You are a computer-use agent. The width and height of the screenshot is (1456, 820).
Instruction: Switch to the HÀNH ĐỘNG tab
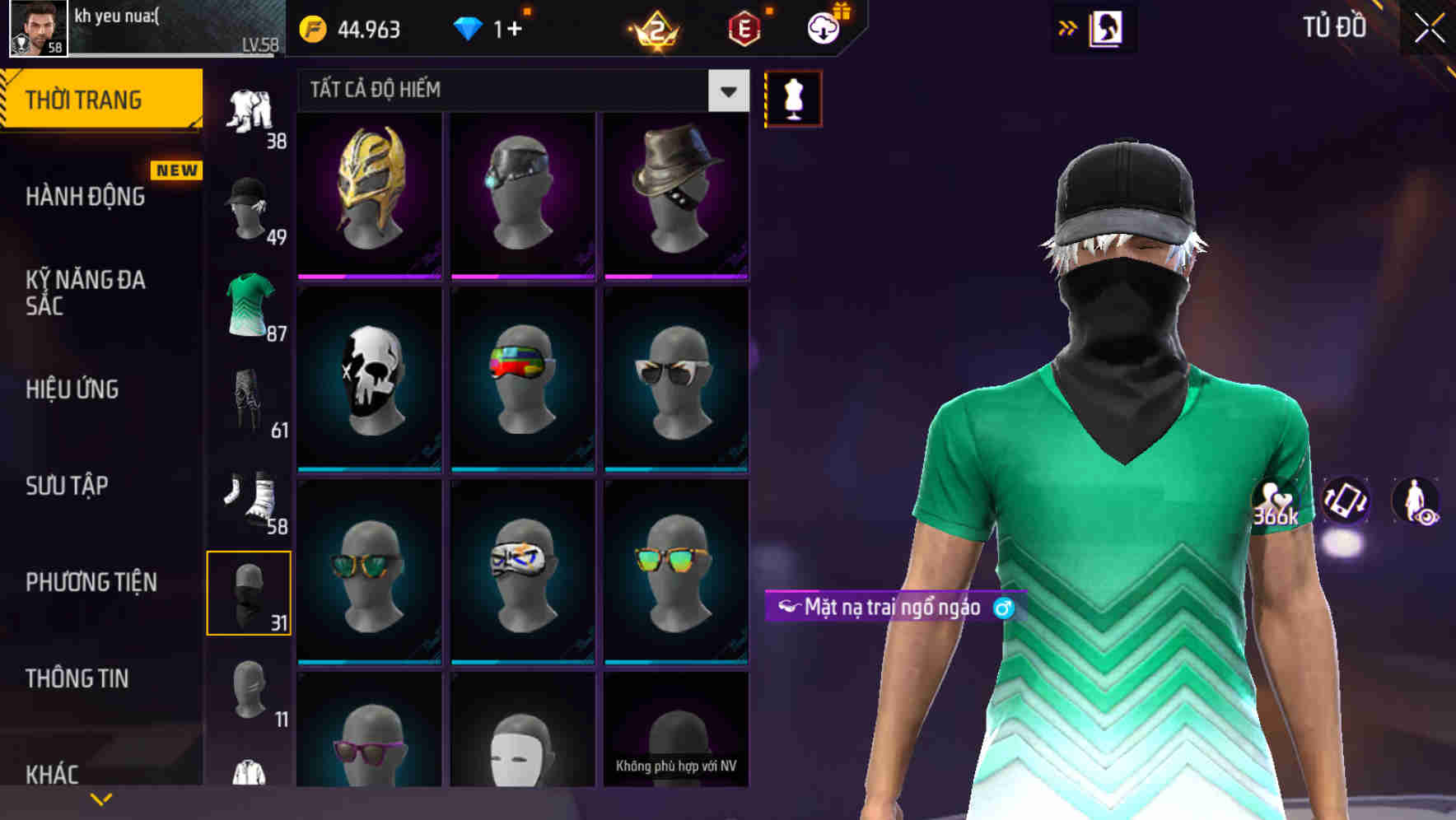pos(82,196)
